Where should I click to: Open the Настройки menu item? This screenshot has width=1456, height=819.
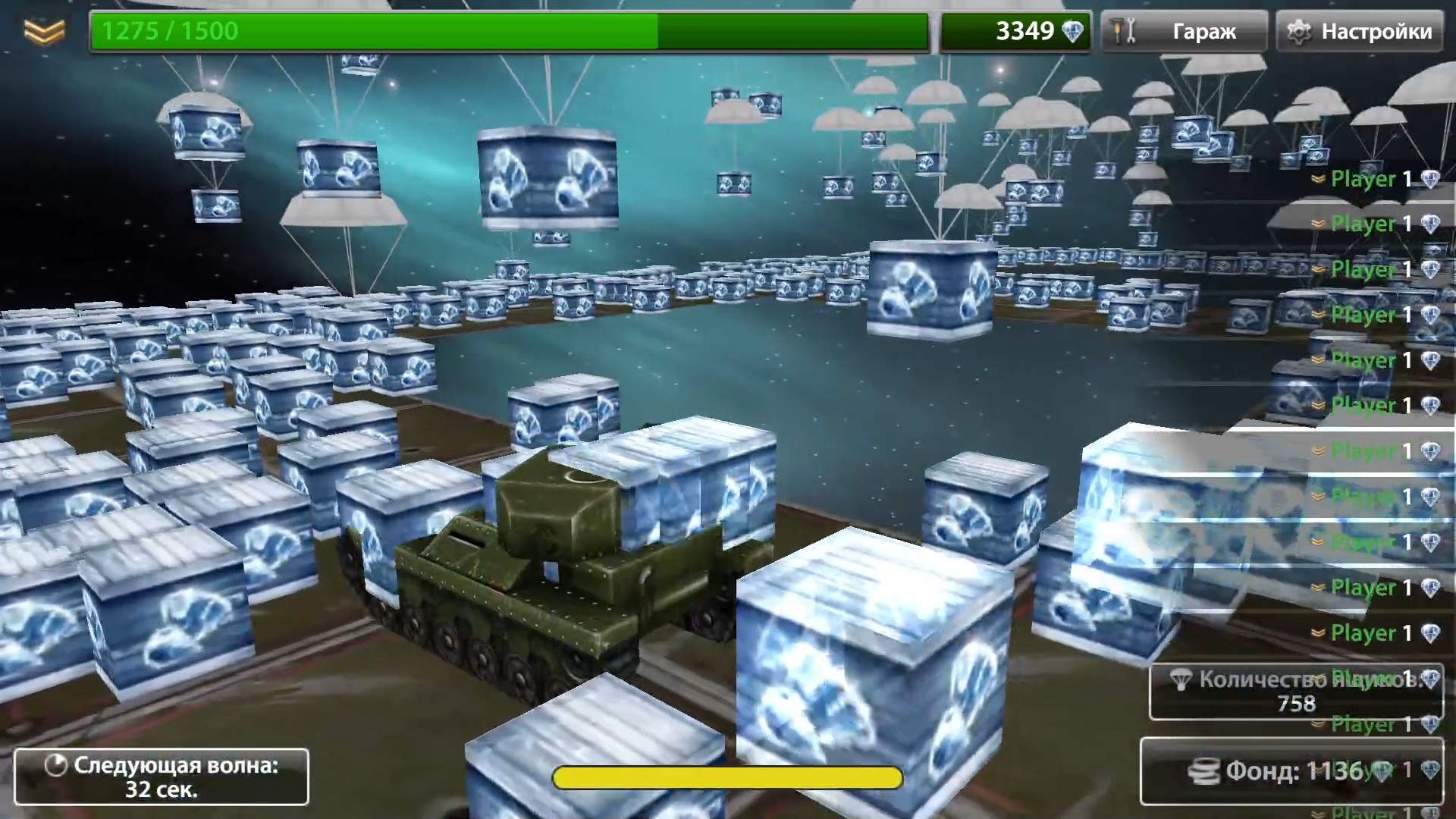tap(1375, 31)
